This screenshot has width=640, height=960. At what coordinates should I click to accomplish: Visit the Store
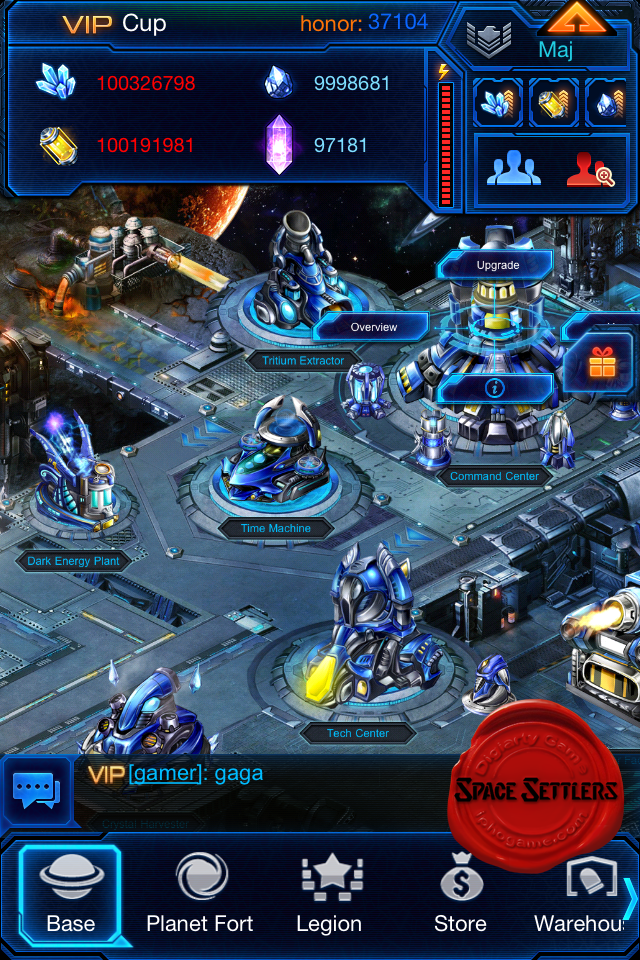(460, 893)
